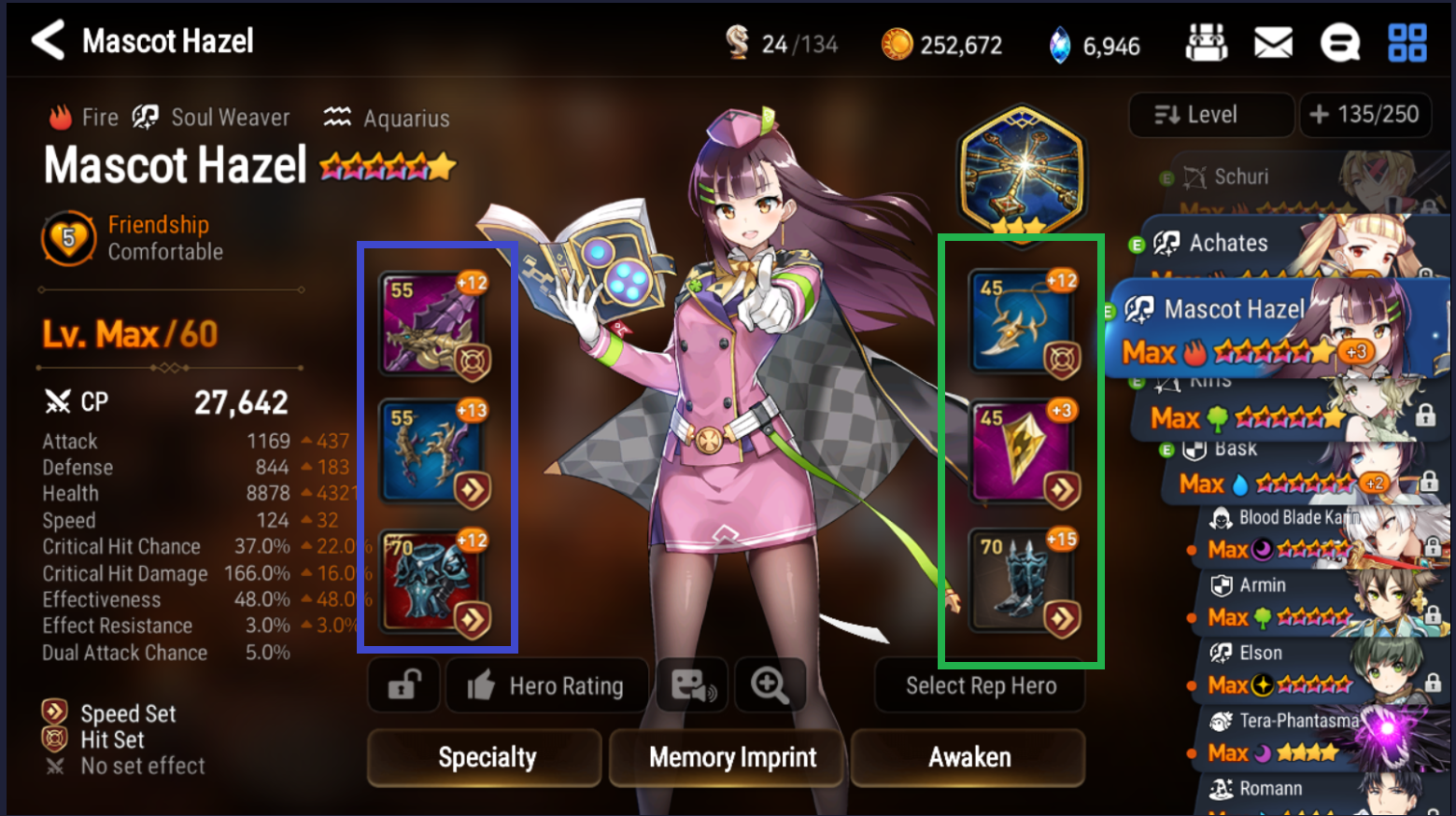Toggle the hero lock padlock

click(403, 685)
